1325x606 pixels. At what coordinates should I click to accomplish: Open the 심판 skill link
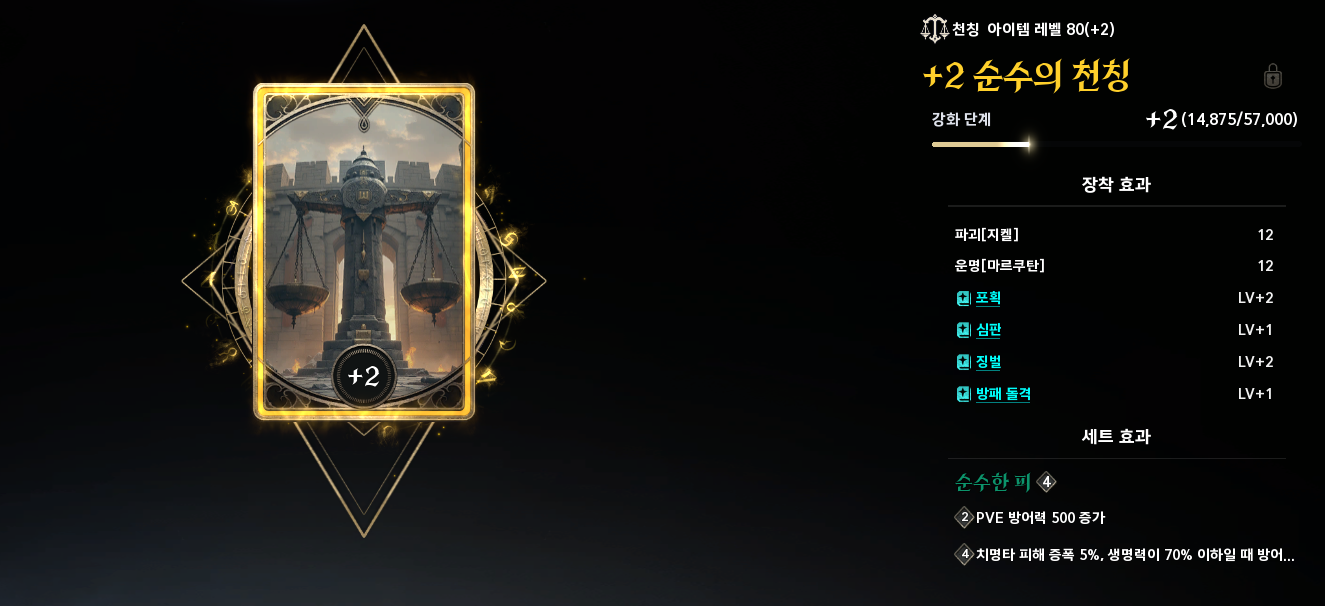(x=988, y=330)
